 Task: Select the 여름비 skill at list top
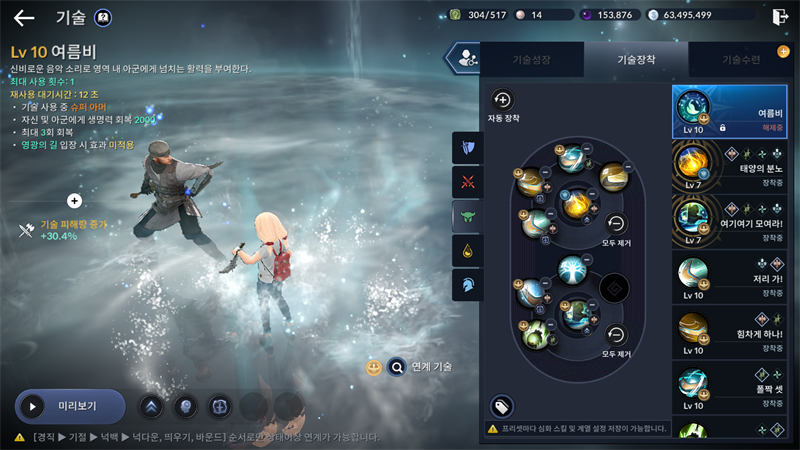[729, 112]
